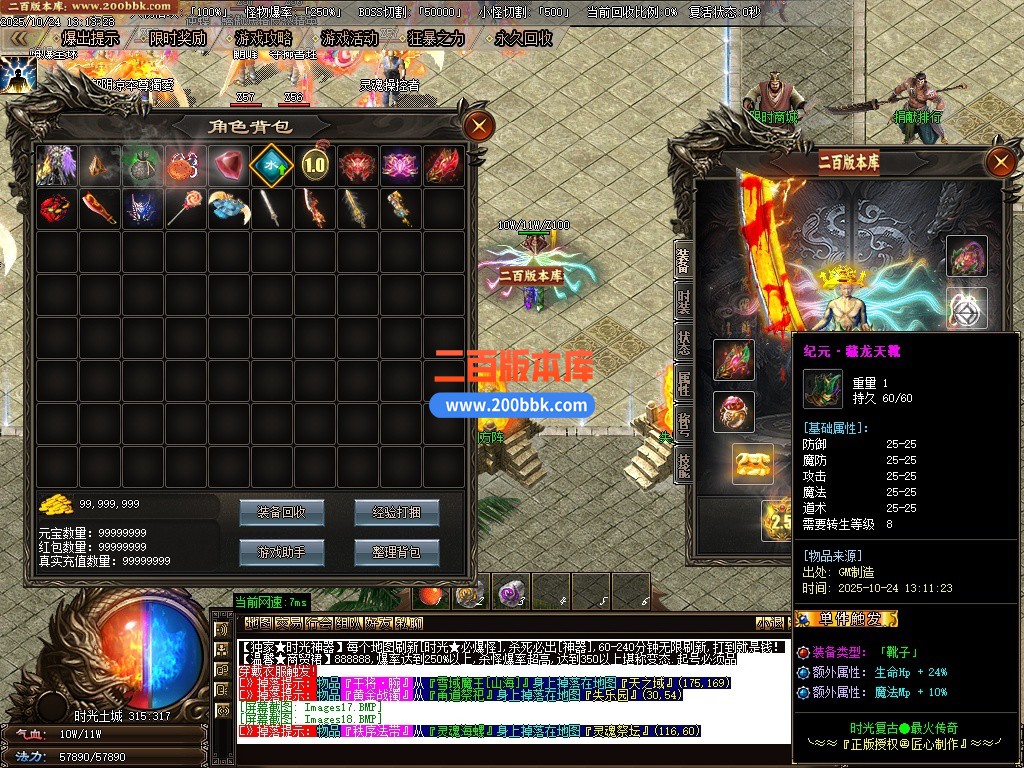
Task: Open the 限时奖励 timed rewards menu
Action: pyautogui.click(x=177, y=38)
